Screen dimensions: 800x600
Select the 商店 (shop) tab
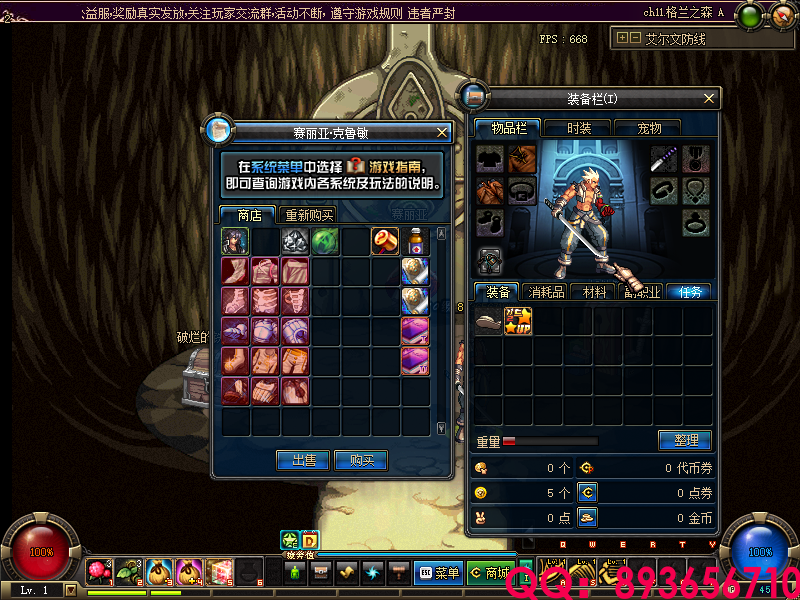pyautogui.click(x=249, y=215)
